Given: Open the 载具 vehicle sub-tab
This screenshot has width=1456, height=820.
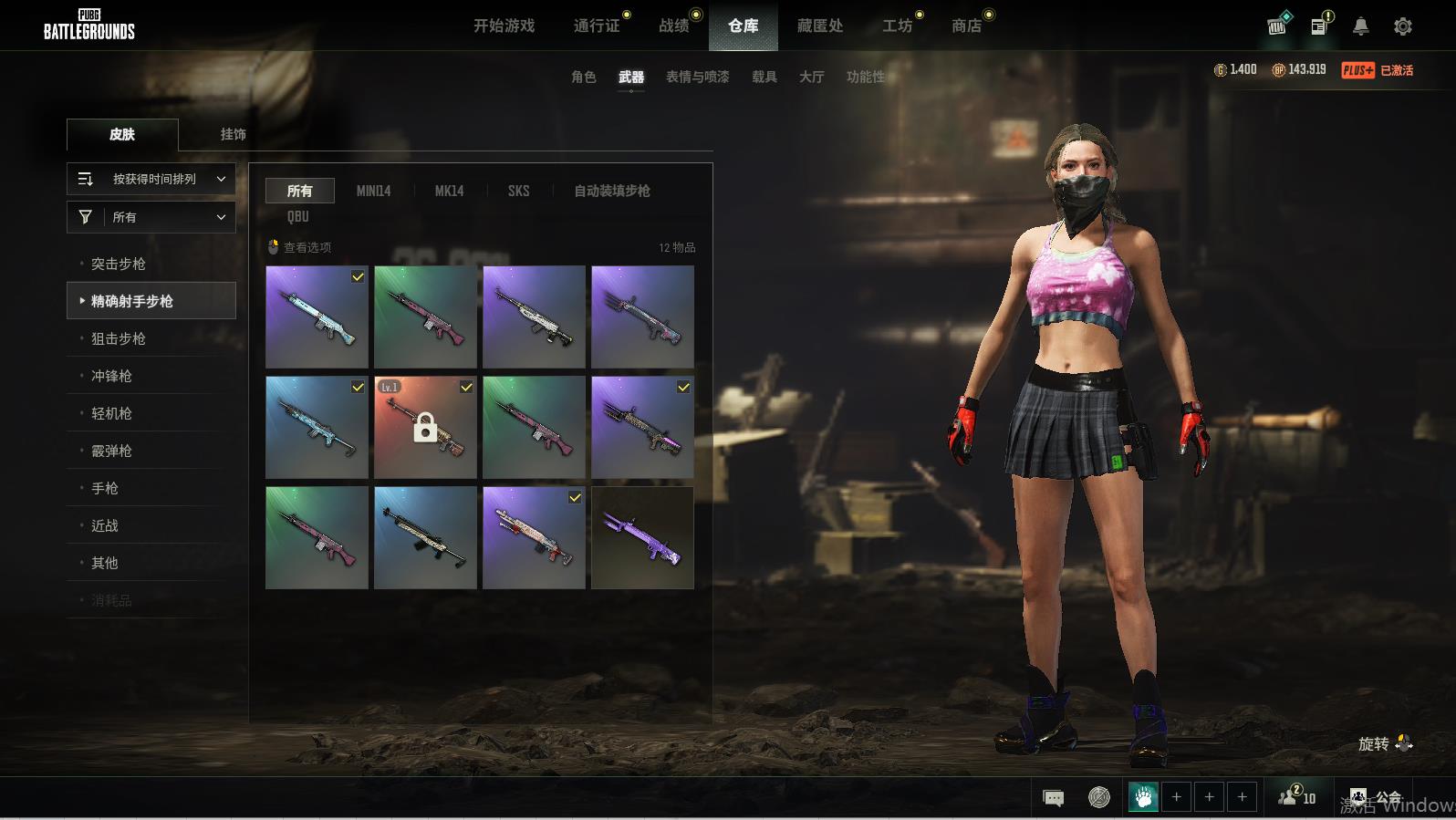Looking at the screenshot, I should click(x=764, y=77).
